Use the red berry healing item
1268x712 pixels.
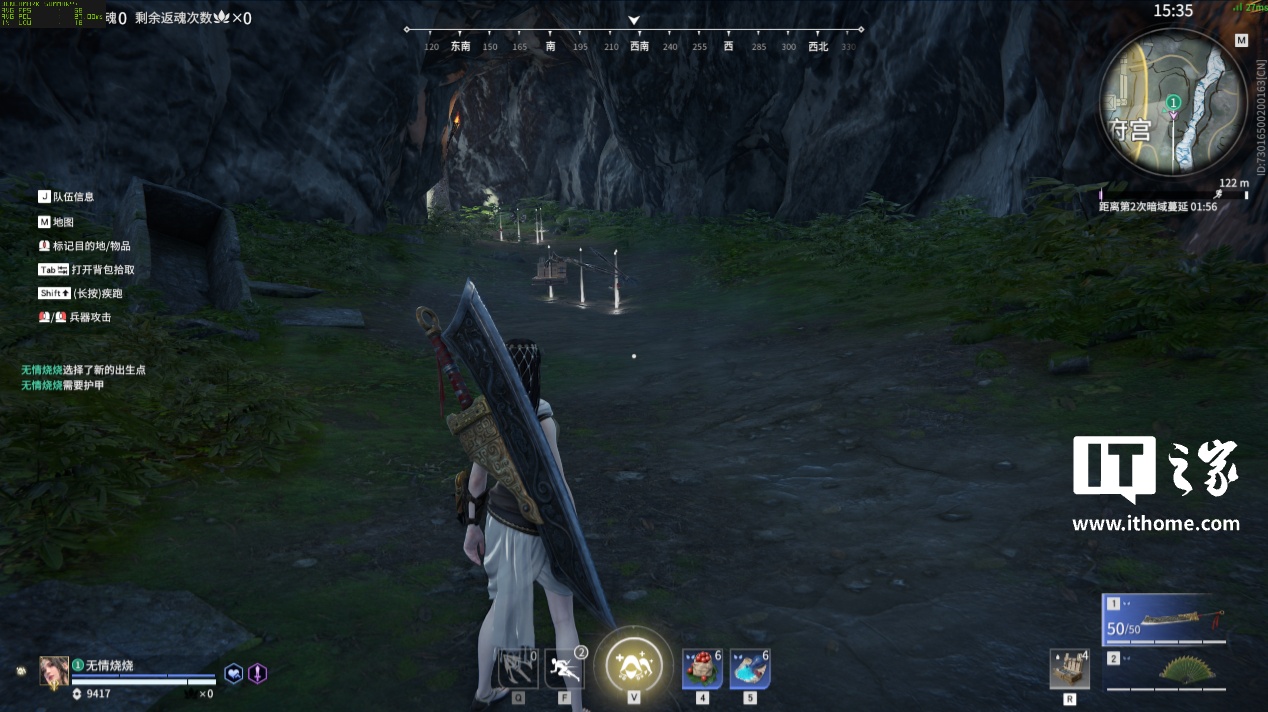[702, 668]
